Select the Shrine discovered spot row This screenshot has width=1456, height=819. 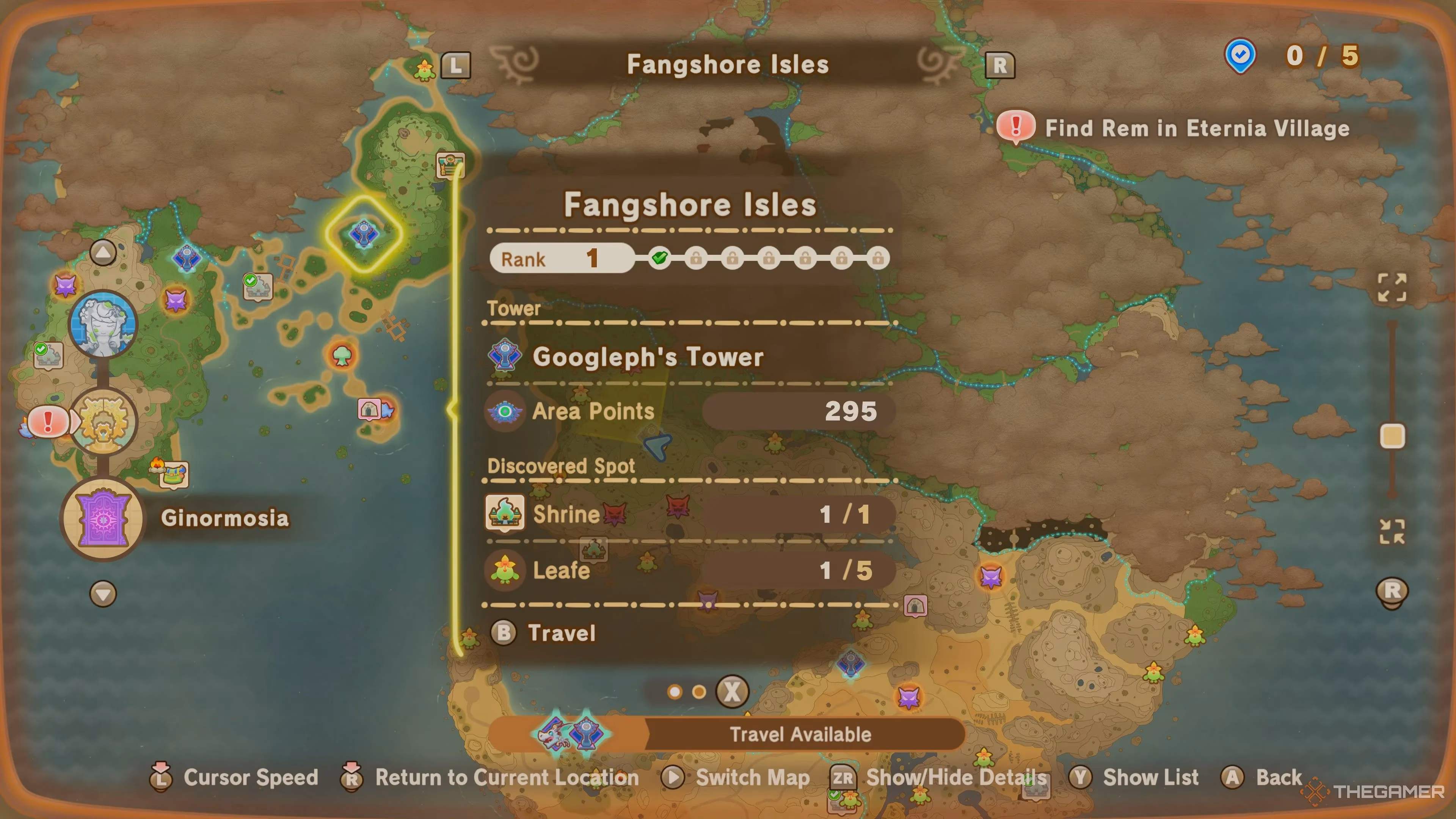[x=690, y=515]
